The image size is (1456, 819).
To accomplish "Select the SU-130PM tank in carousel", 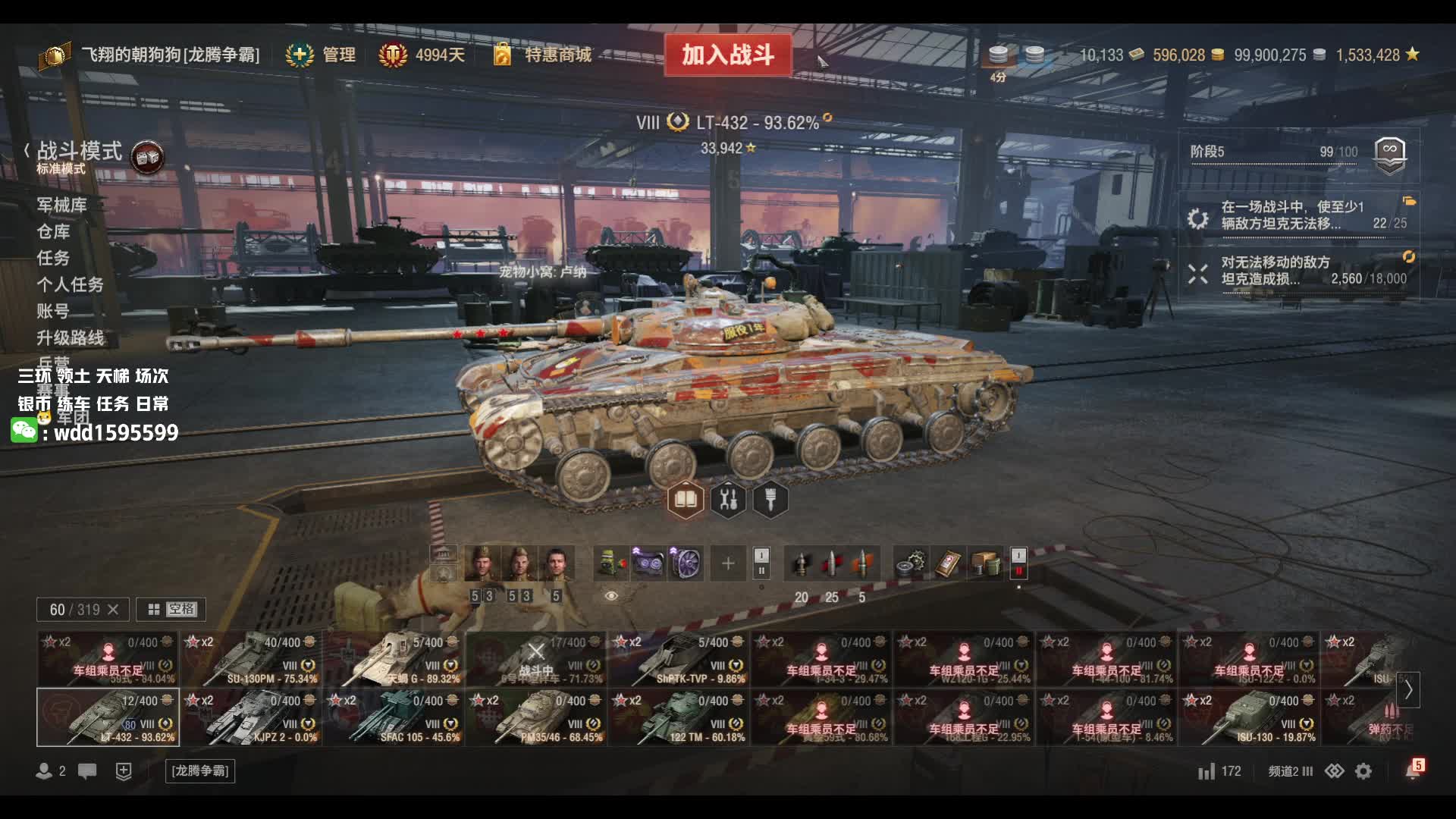I will (x=251, y=658).
